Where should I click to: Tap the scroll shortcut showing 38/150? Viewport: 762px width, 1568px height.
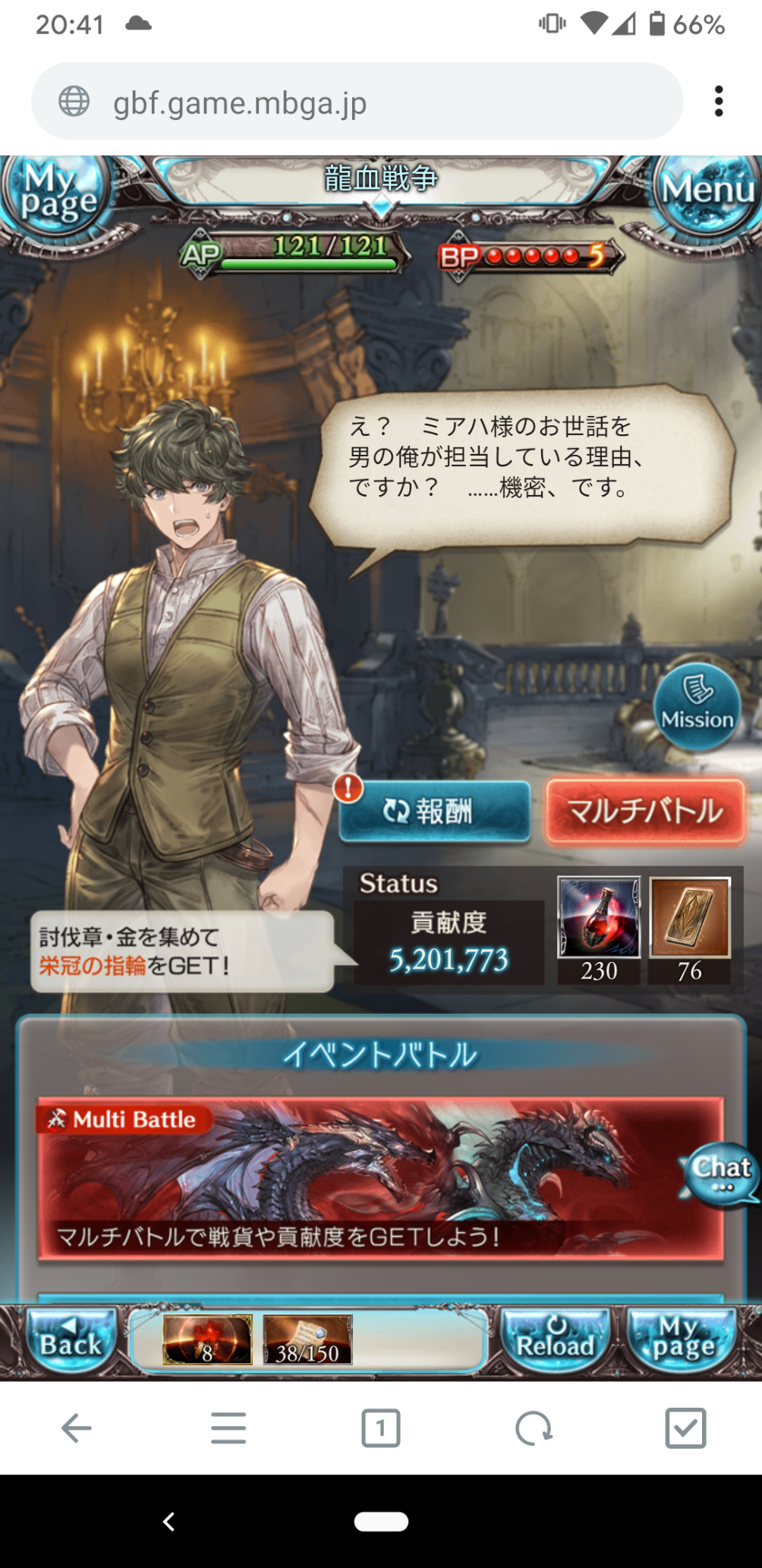[x=307, y=1339]
